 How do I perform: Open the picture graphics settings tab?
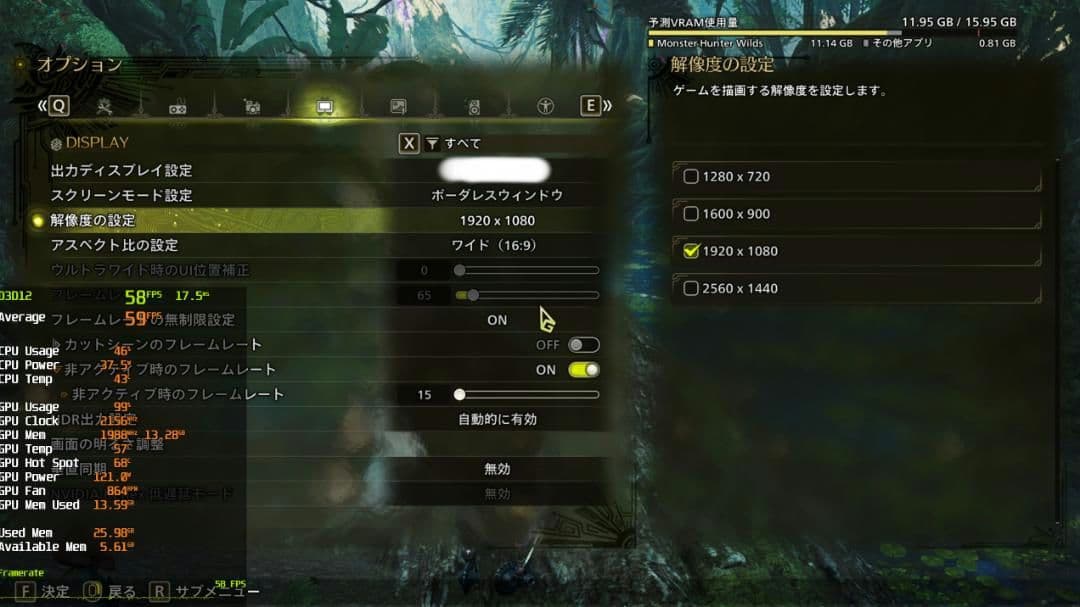[x=398, y=107]
